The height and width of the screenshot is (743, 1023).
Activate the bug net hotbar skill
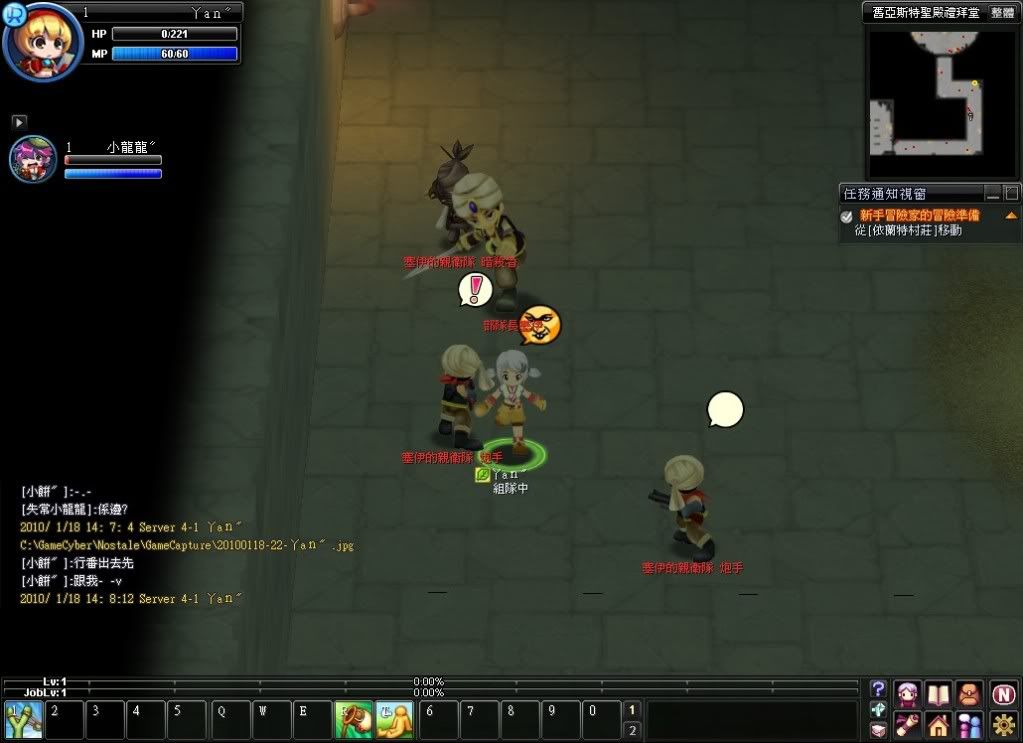(x=352, y=719)
